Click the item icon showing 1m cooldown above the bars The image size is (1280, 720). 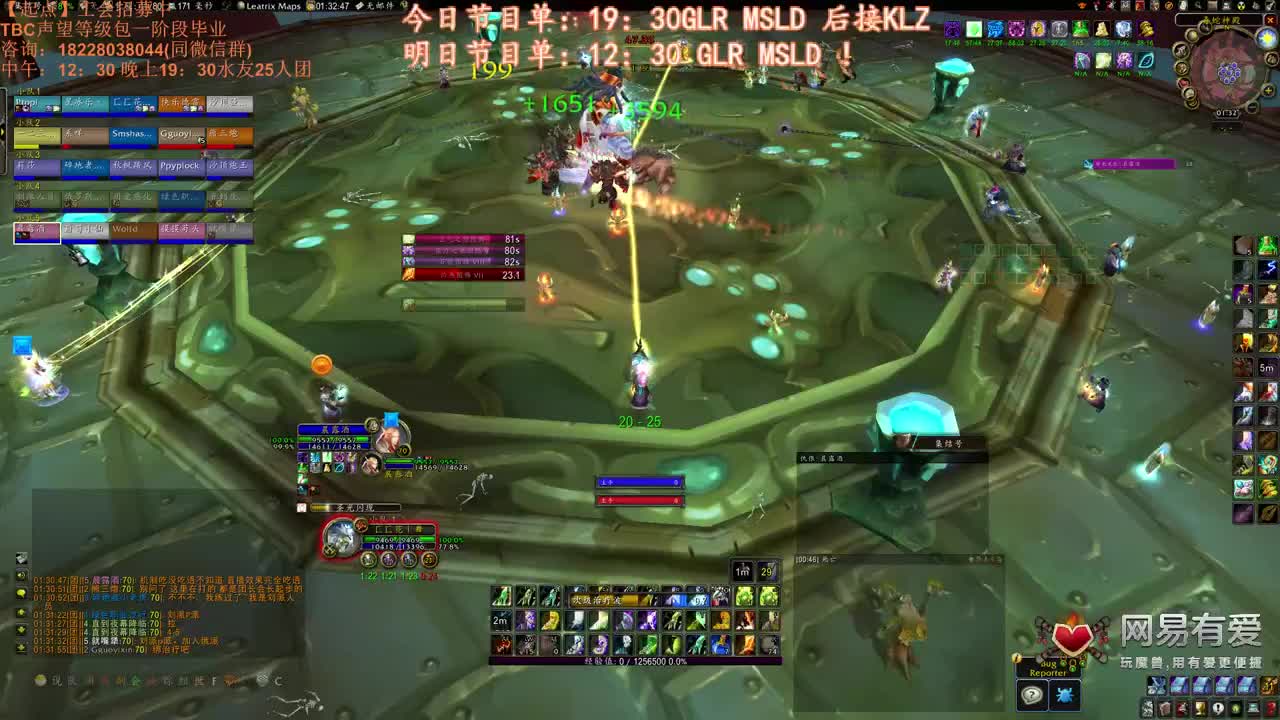(x=742, y=570)
